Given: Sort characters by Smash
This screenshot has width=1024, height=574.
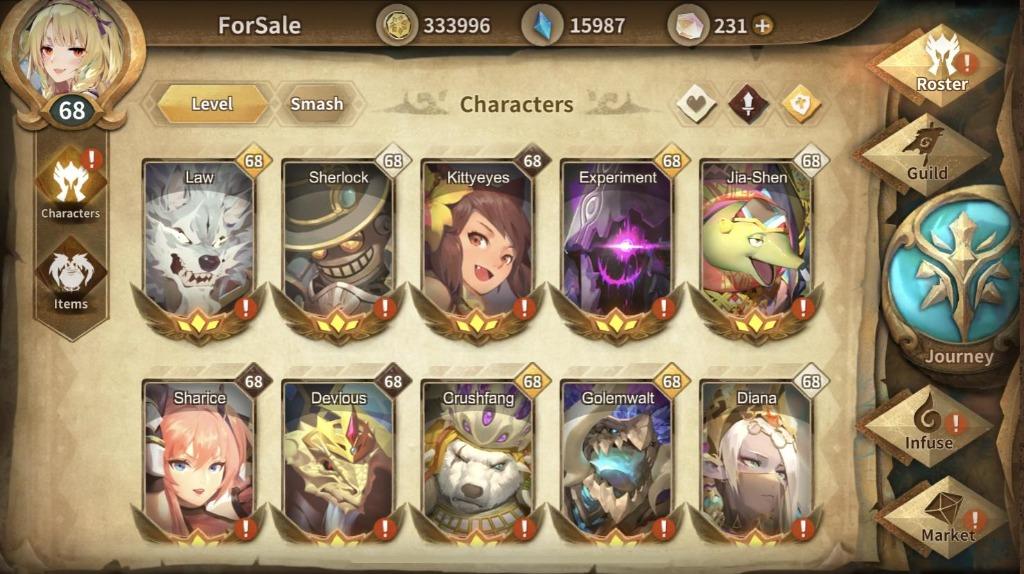Looking at the screenshot, I should (x=316, y=104).
